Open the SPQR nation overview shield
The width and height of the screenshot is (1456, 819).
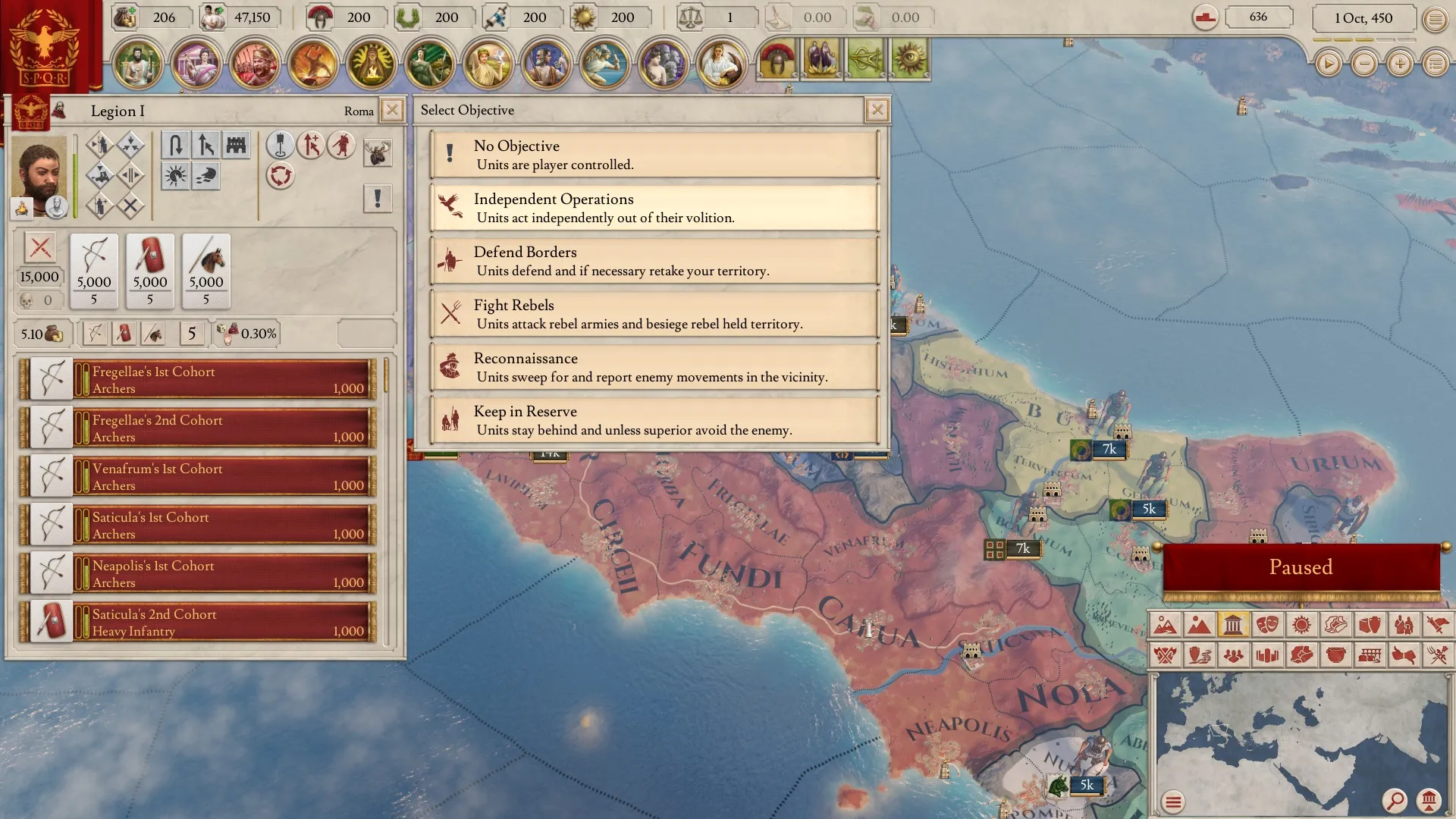tap(45, 47)
